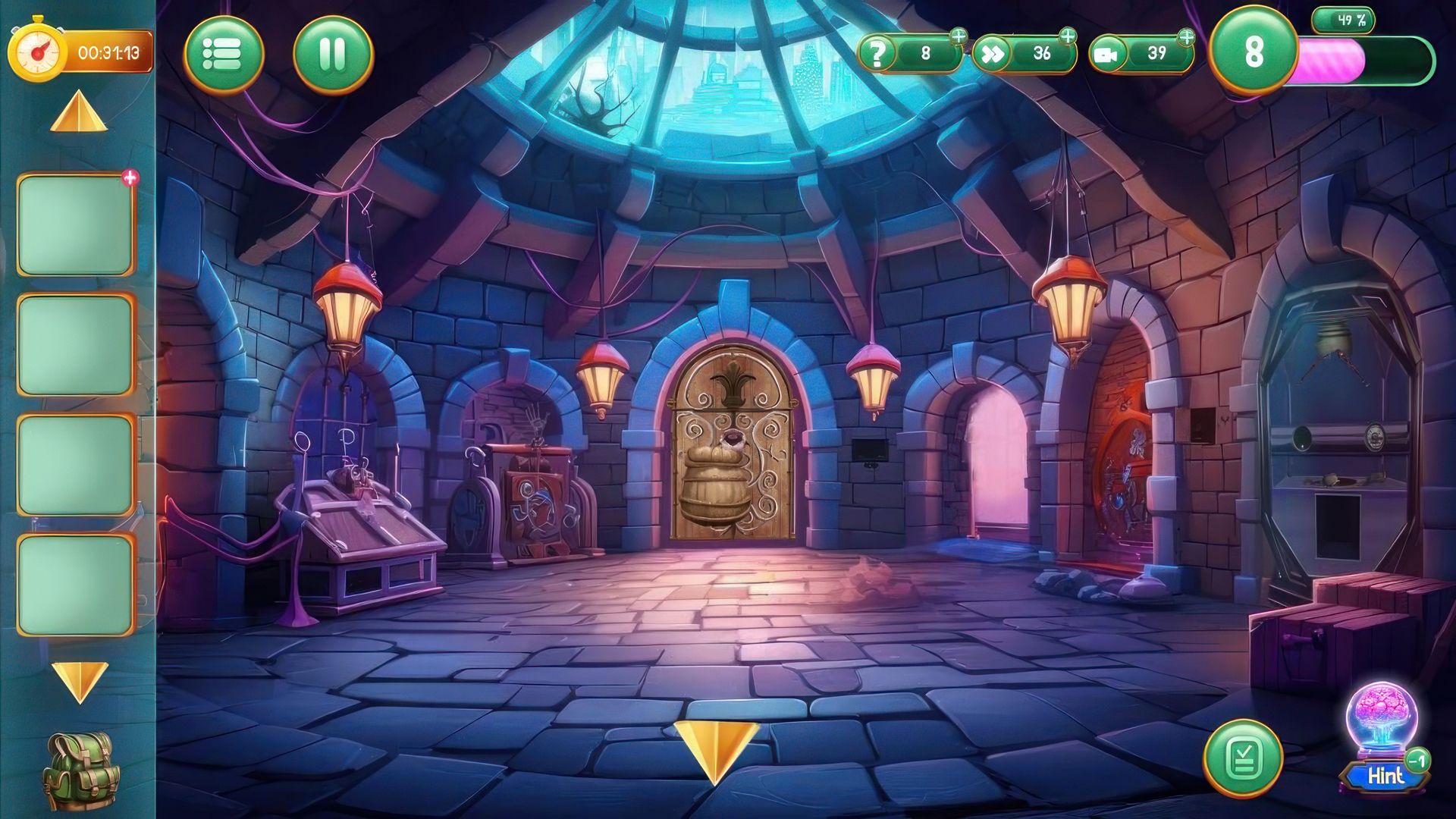Image resolution: width=1456 pixels, height=819 pixels.
Task: Pause the game
Action: pyautogui.click(x=333, y=55)
